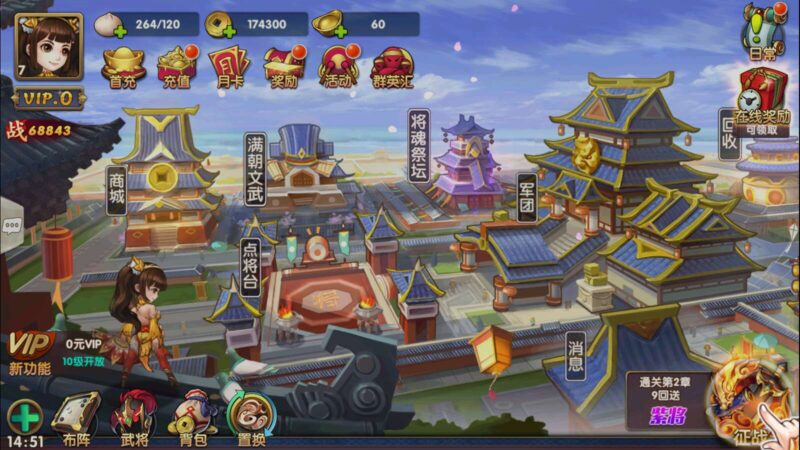
Task: Open the 布阵 formation screen
Action: click(x=77, y=415)
